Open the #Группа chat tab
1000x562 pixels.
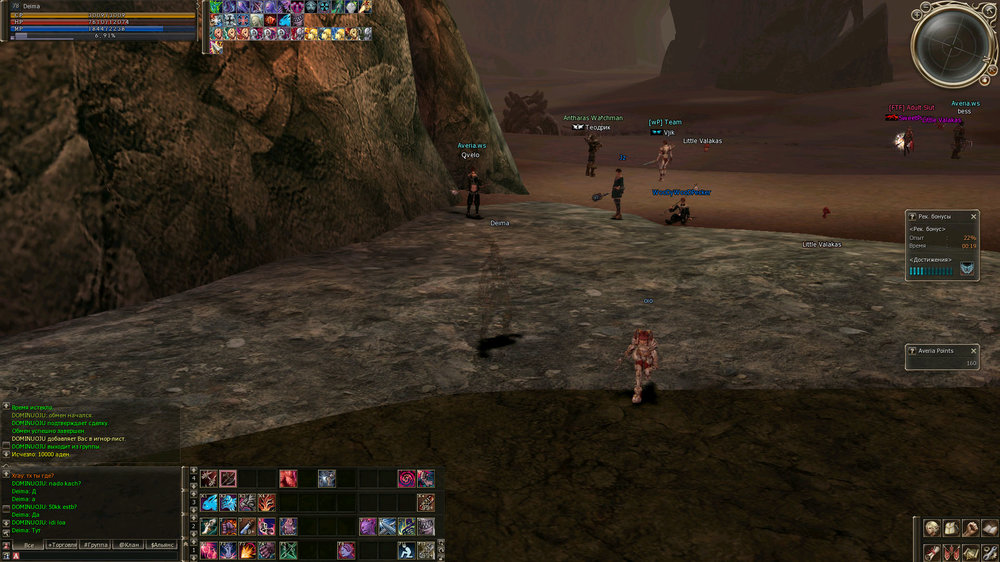(x=95, y=545)
